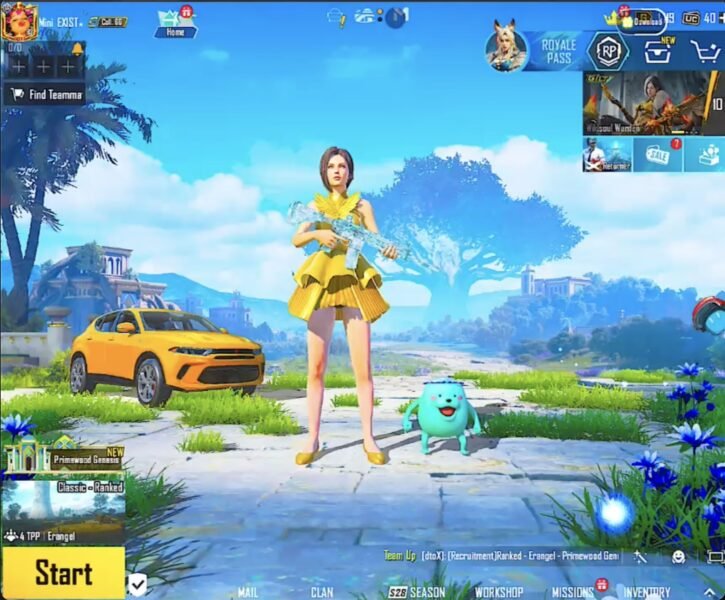The width and height of the screenshot is (725, 600).
Task: Open the Workshop menu
Action: coord(498,592)
